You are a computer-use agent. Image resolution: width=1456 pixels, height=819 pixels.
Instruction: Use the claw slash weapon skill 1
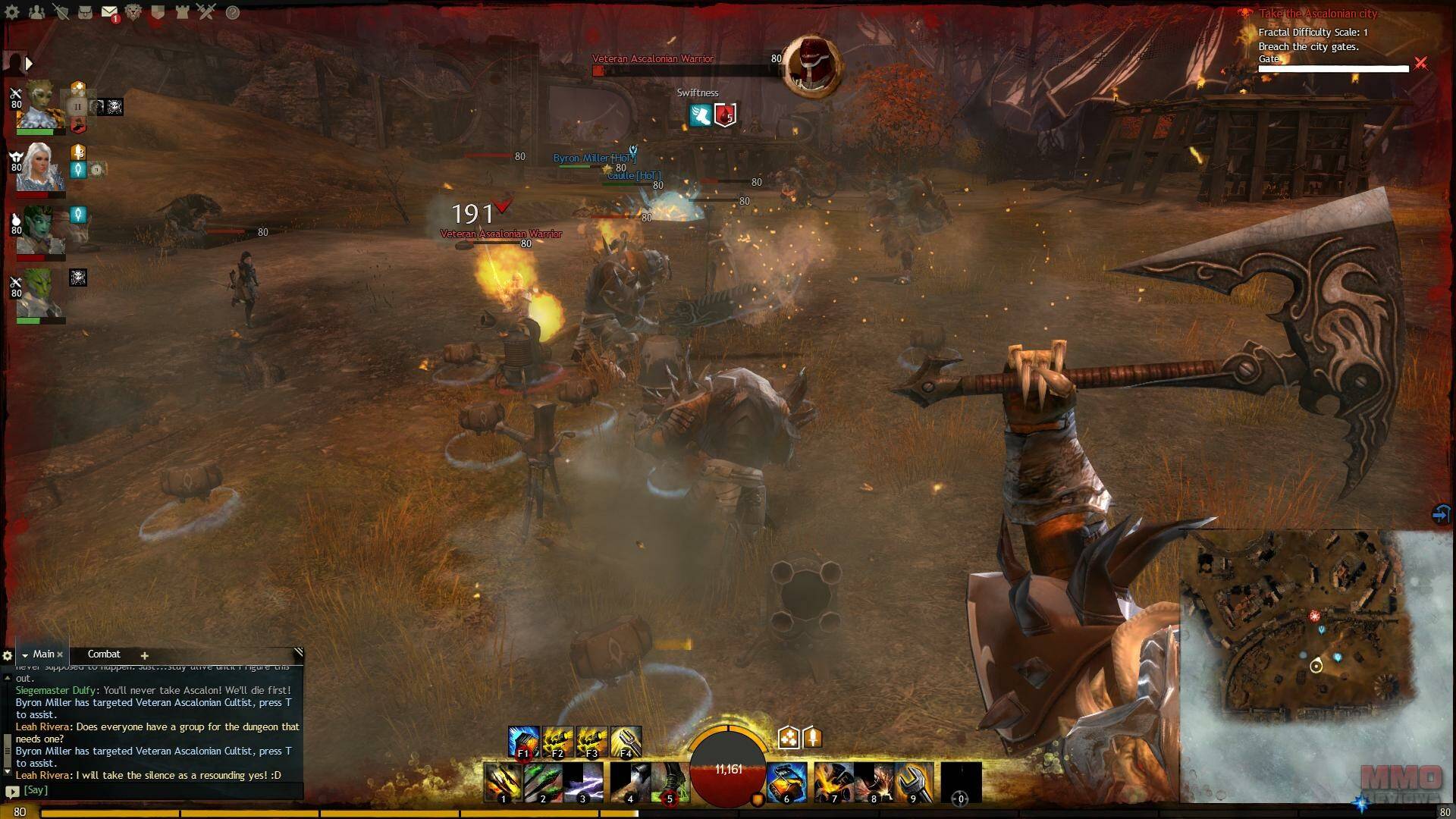[503, 783]
